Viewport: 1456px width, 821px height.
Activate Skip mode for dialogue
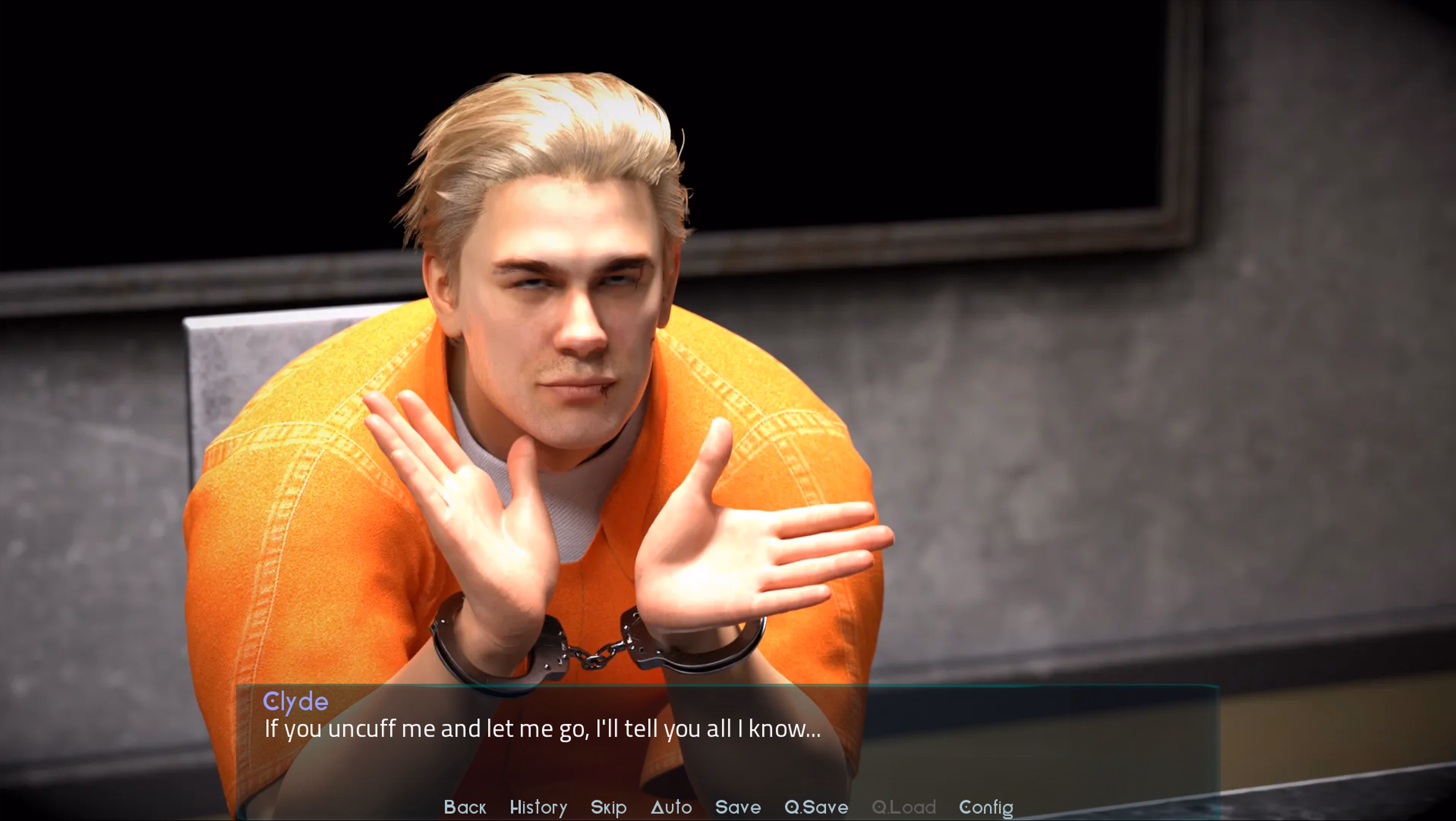(608, 807)
